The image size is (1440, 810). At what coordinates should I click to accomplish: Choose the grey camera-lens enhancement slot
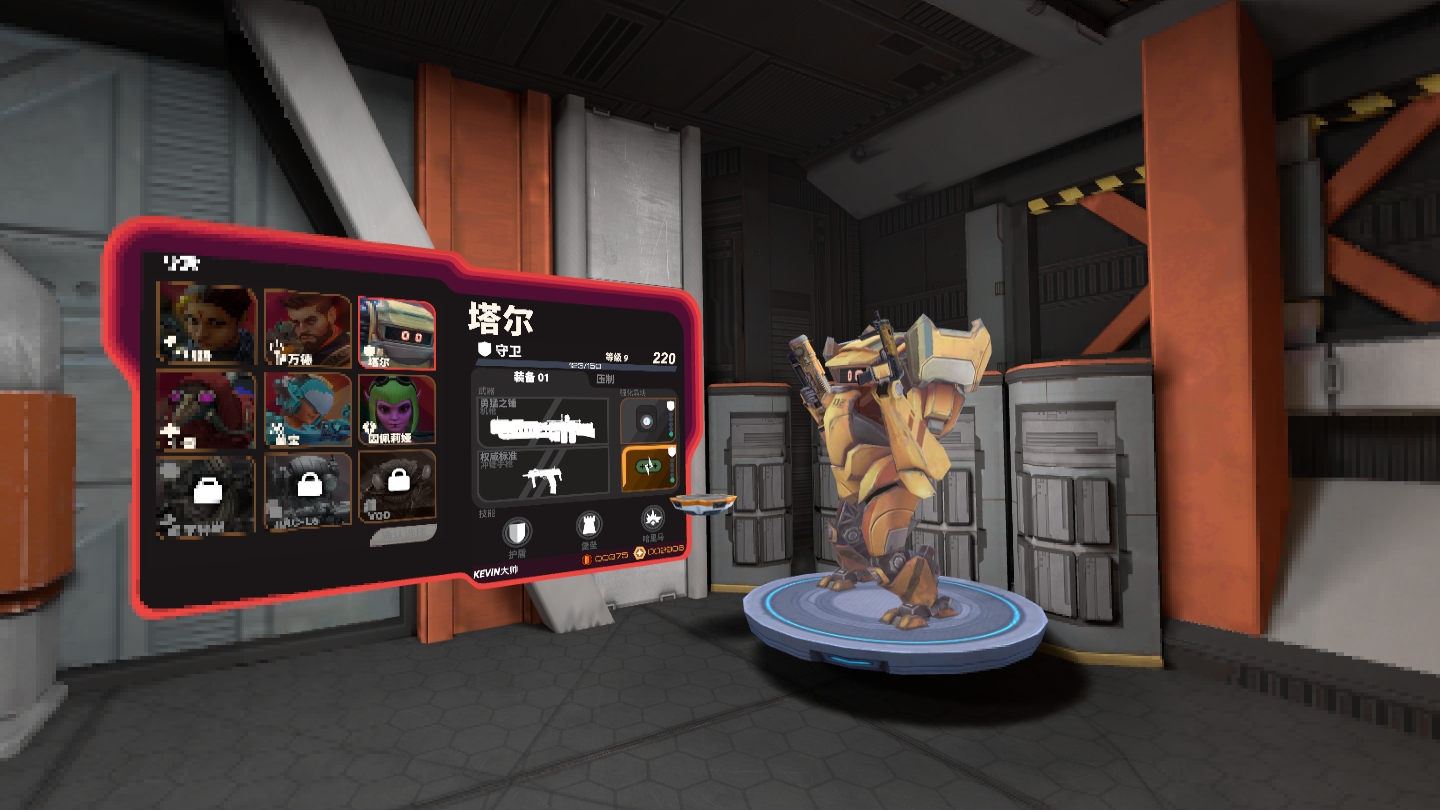(x=646, y=422)
